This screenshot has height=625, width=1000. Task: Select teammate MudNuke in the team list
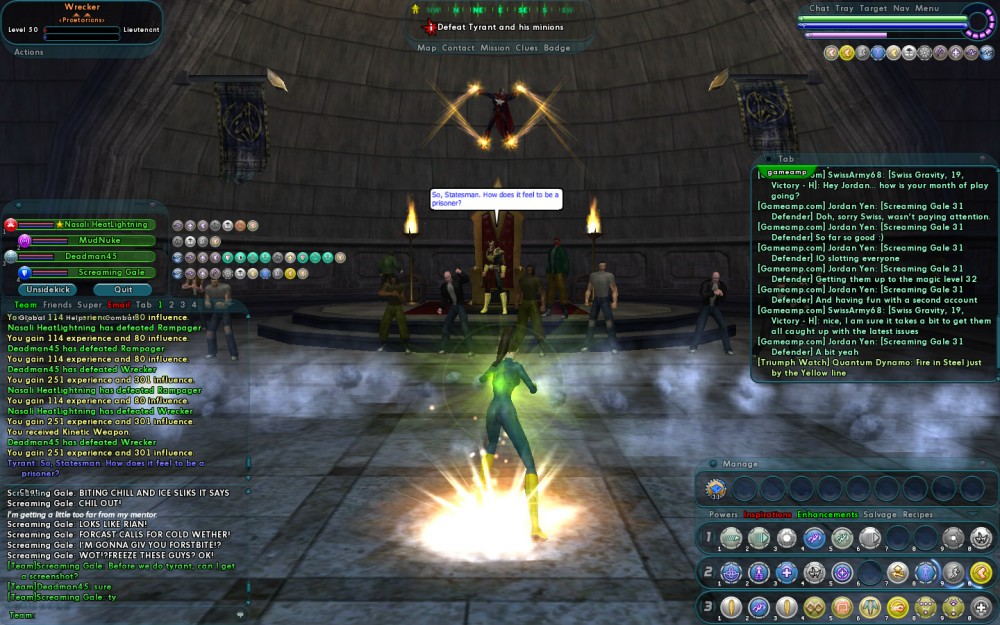106,241
